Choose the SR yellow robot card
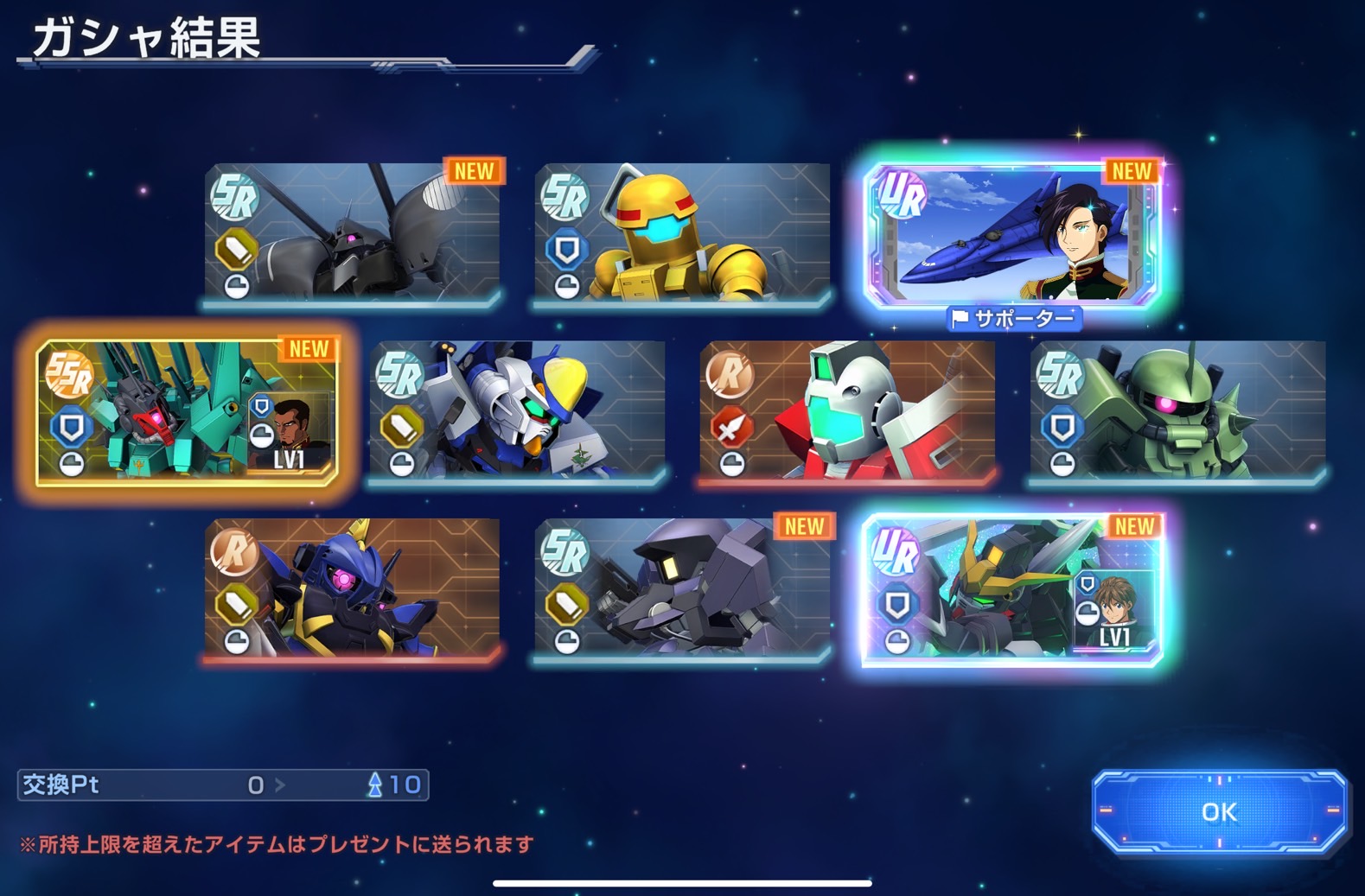Viewport: 1365px width, 896px height. pyautogui.click(x=682, y=233)
